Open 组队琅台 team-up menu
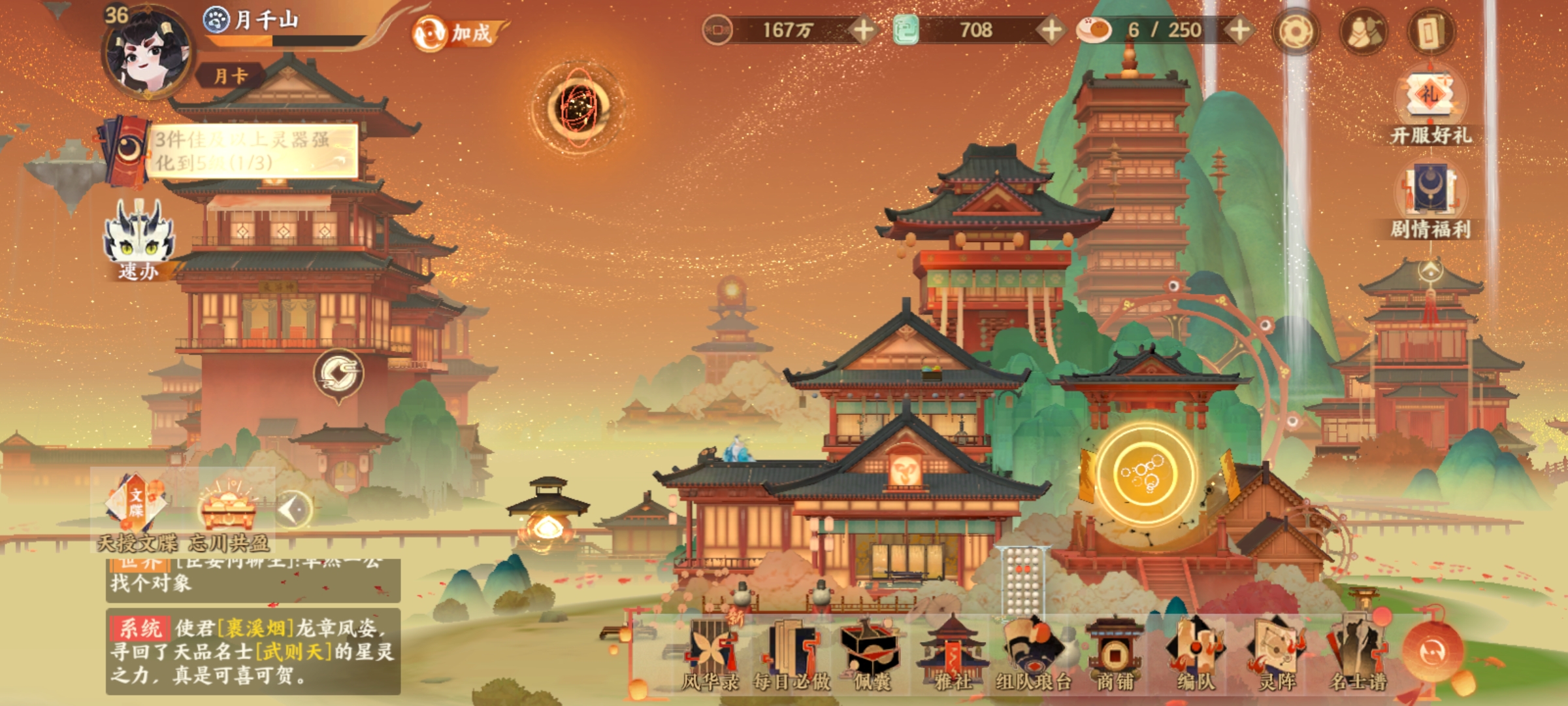 pyautogui.click(x=1034, y=654)
